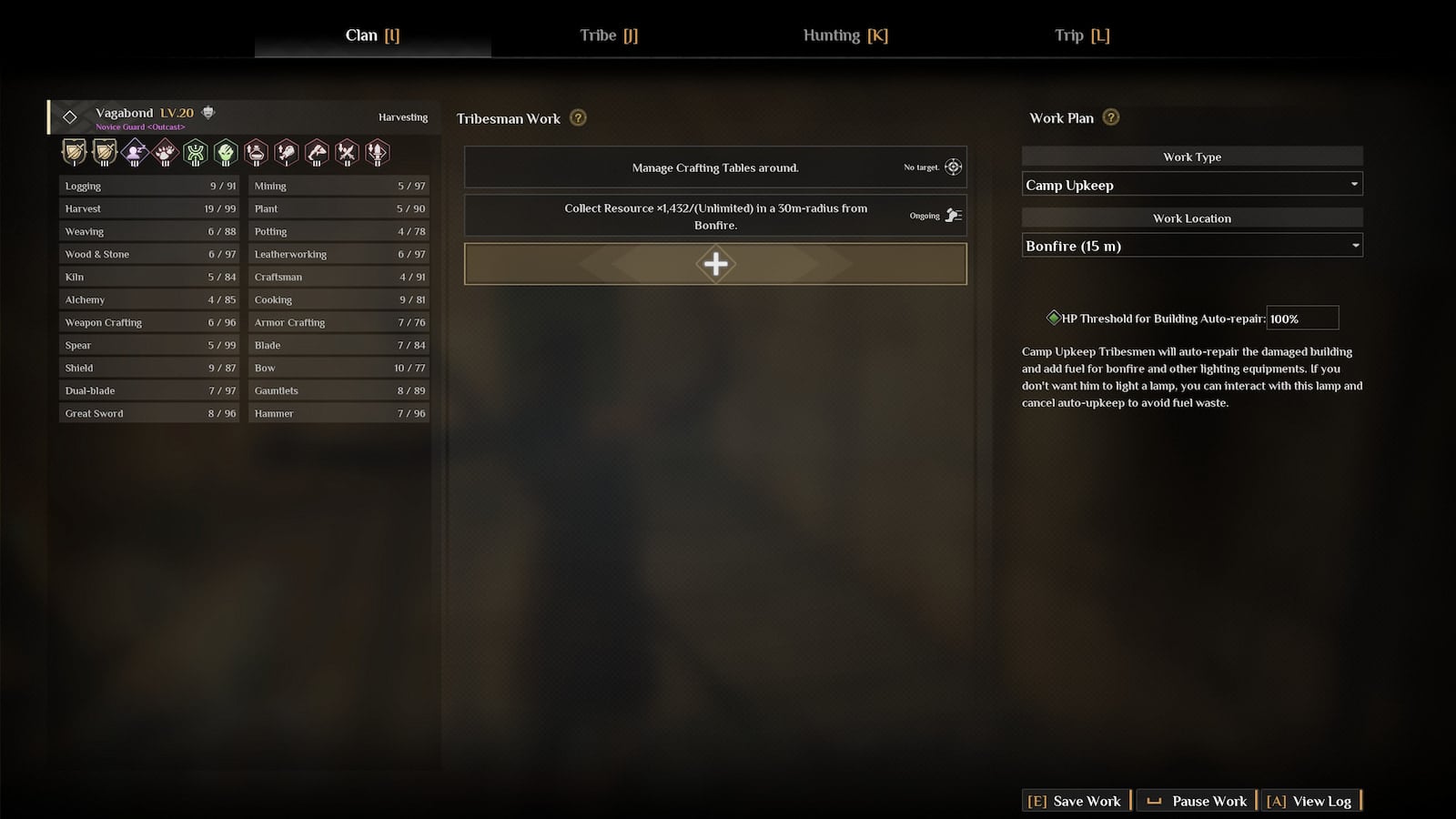Click the green mask skill hexagon icon
The image size is (1456, 819).
[226, 152]
